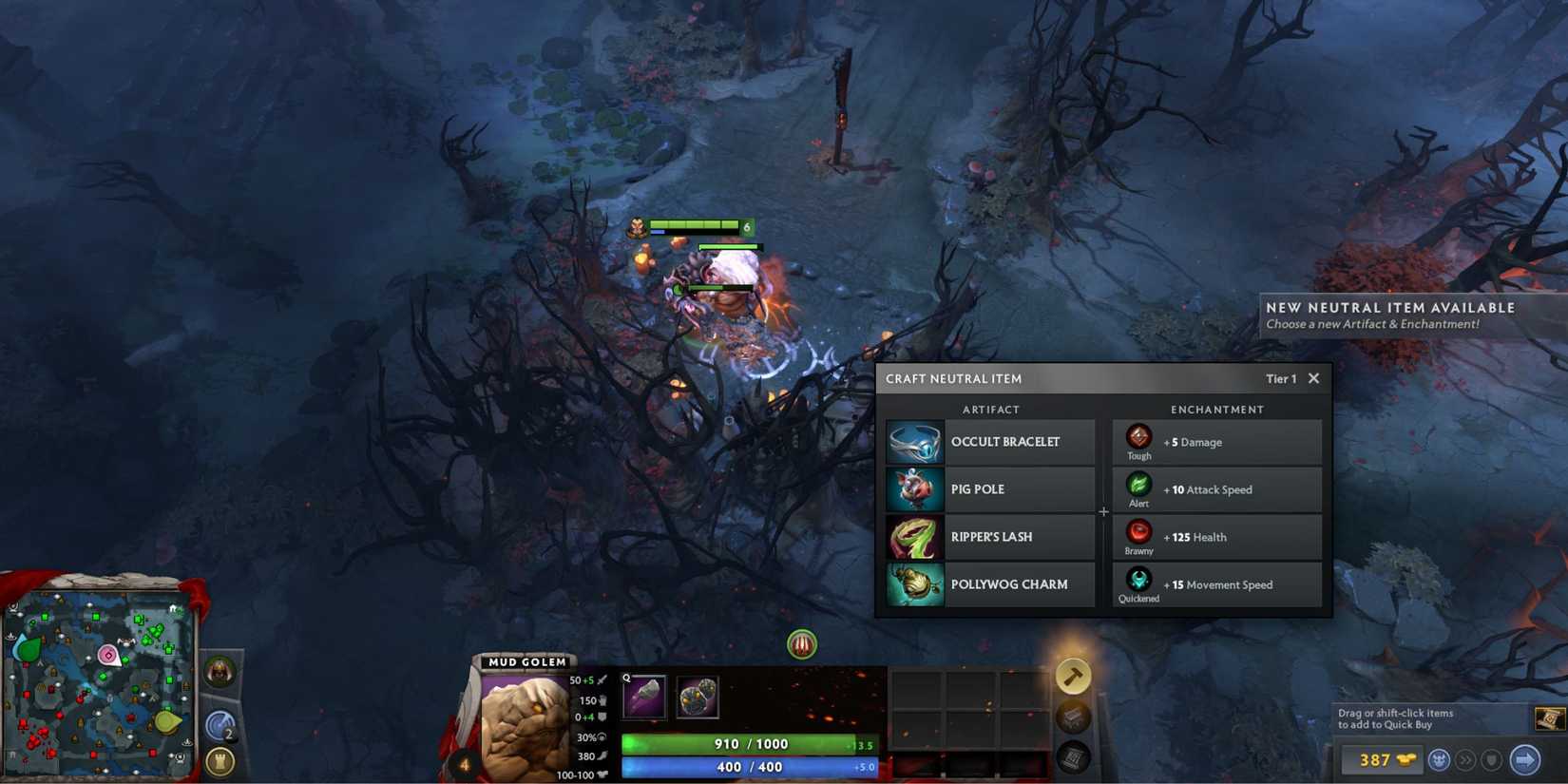Expand quick buy with the double-arrow icon
The height and width of the screenshot is (784, 1568).
pyautogui.click(x=1466, y=758)
